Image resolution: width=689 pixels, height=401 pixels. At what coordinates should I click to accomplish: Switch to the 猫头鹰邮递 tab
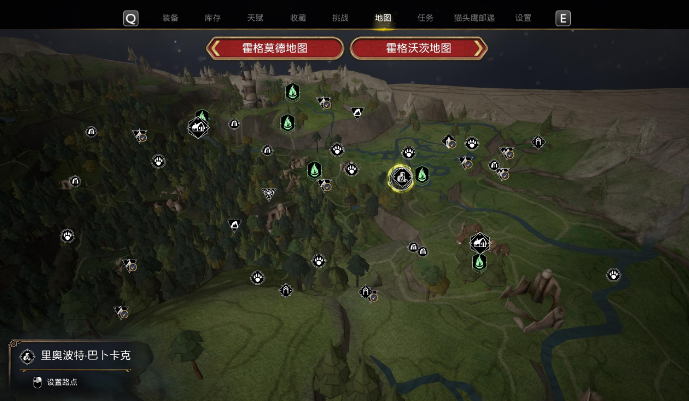[x=474, y=18]
